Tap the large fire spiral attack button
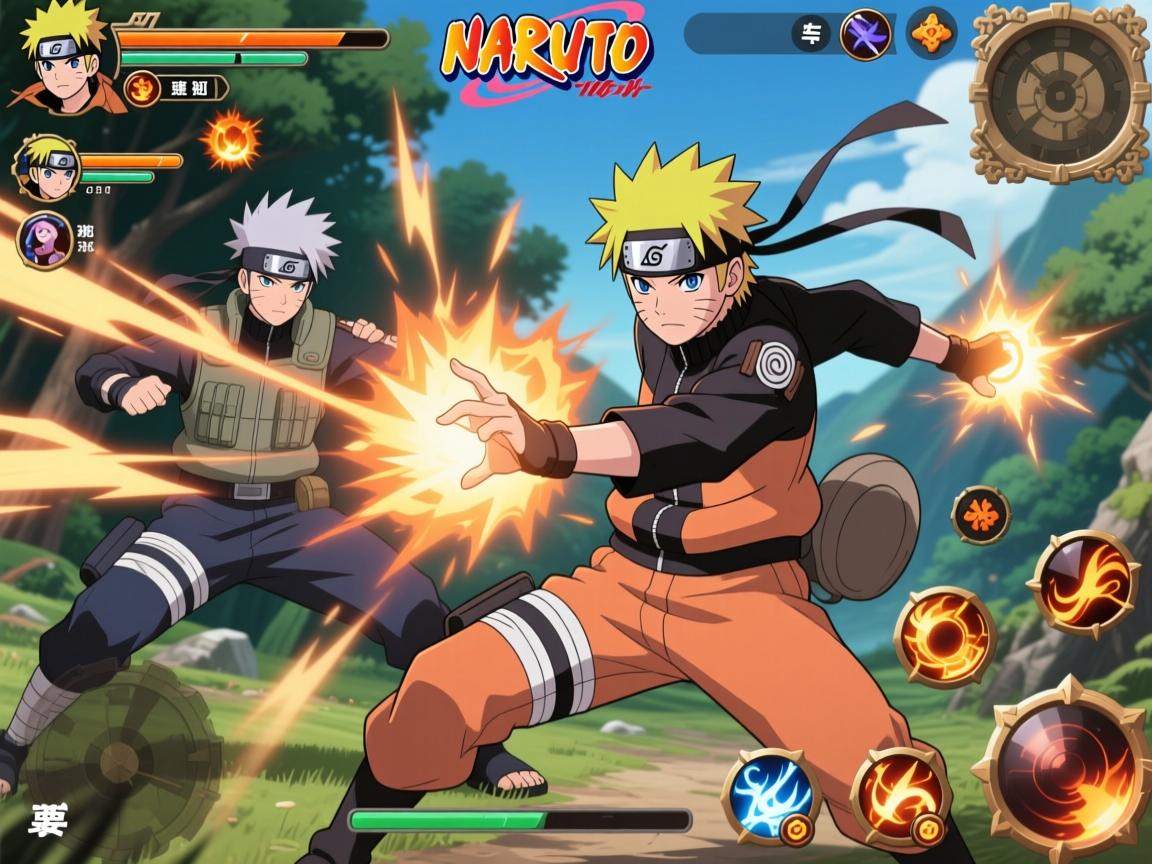The image size is (1152, 864). (x=1063, y=769)
